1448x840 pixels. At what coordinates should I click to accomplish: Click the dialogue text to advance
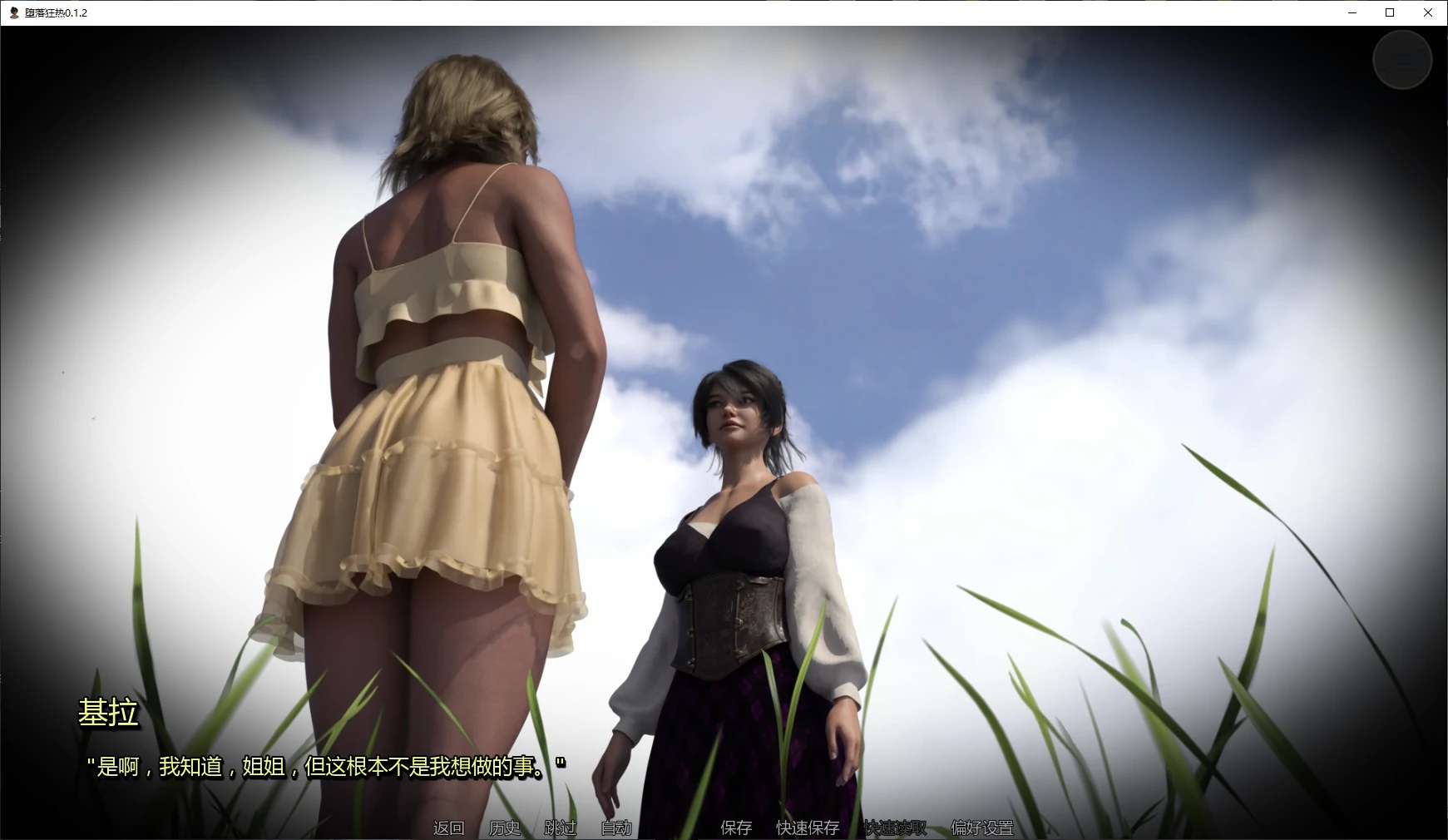[x=327, y=767]
